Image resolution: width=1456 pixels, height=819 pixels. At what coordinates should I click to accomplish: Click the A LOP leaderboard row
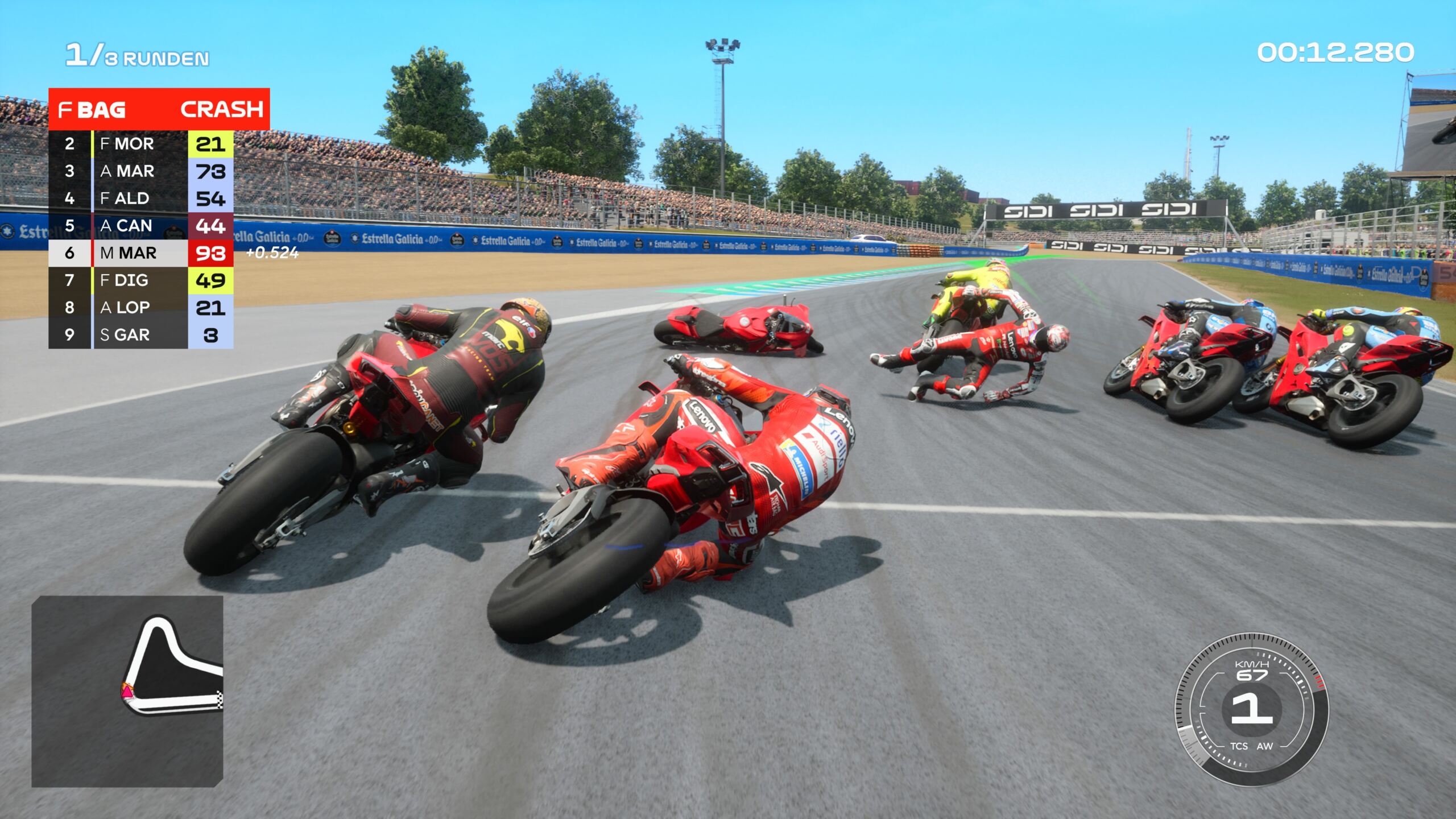tap(140, 308)
